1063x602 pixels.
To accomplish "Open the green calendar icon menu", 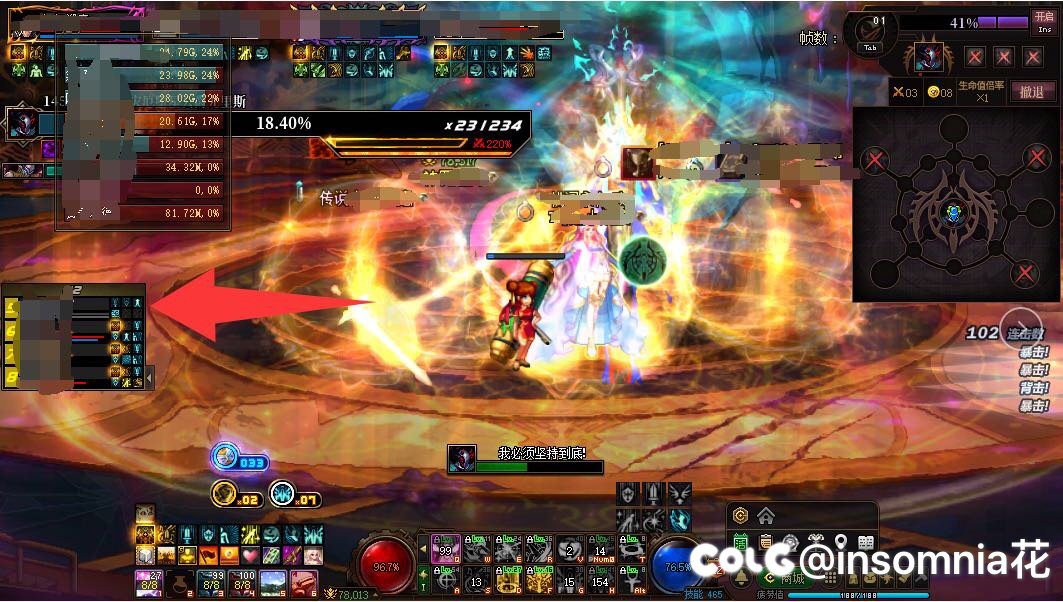I will [x=741, y=543].
